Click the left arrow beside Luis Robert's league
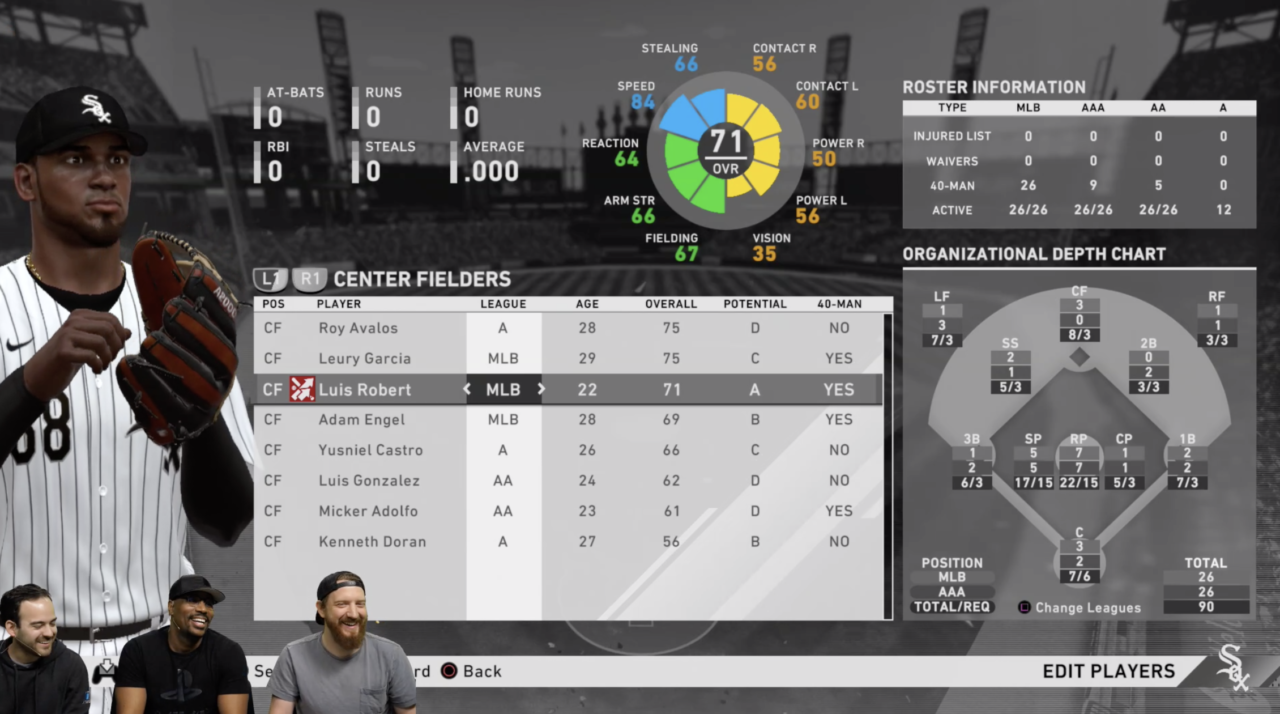 coord(467,389)
